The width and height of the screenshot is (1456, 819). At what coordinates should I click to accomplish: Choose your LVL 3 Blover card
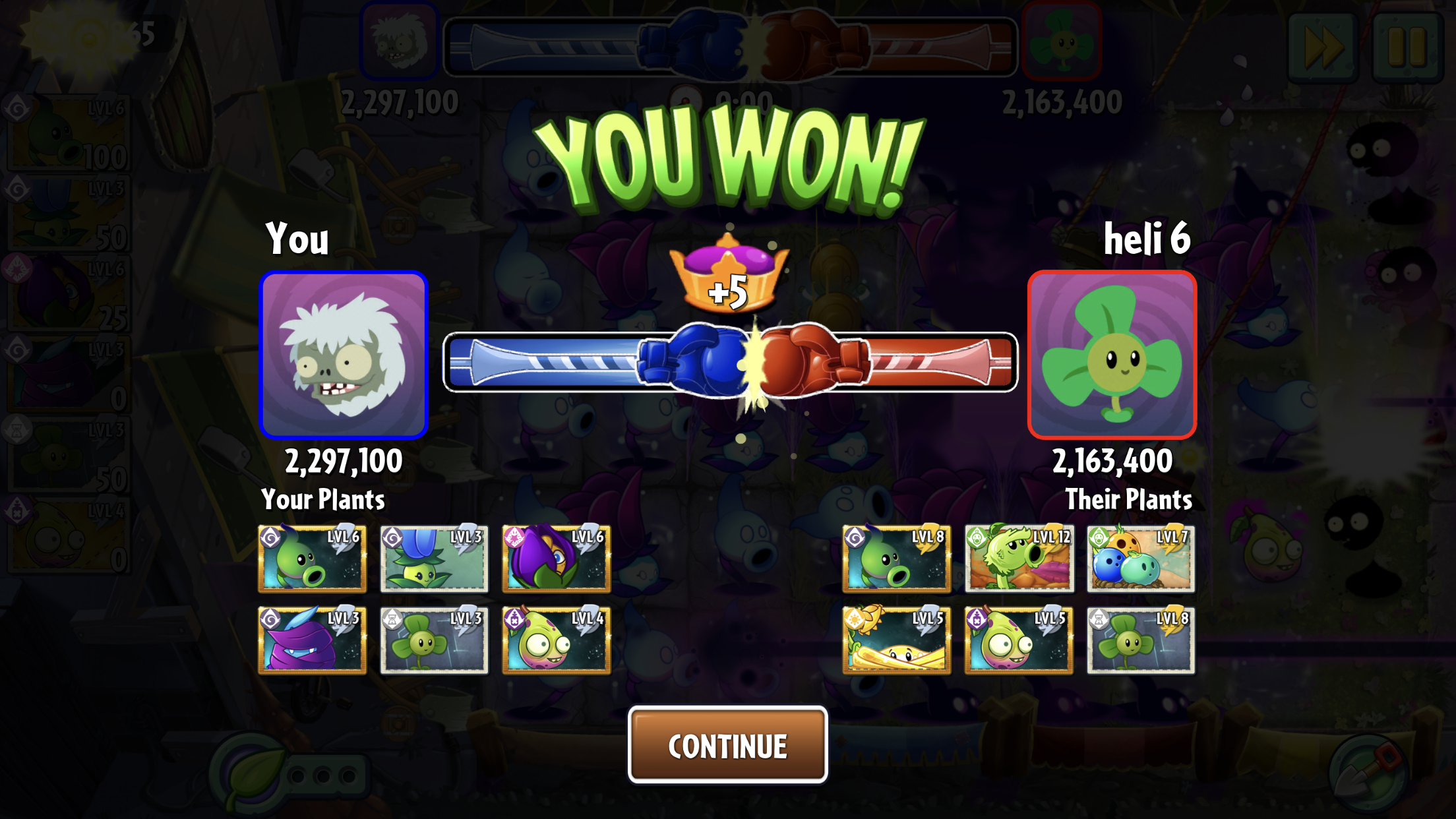(434, 640)
